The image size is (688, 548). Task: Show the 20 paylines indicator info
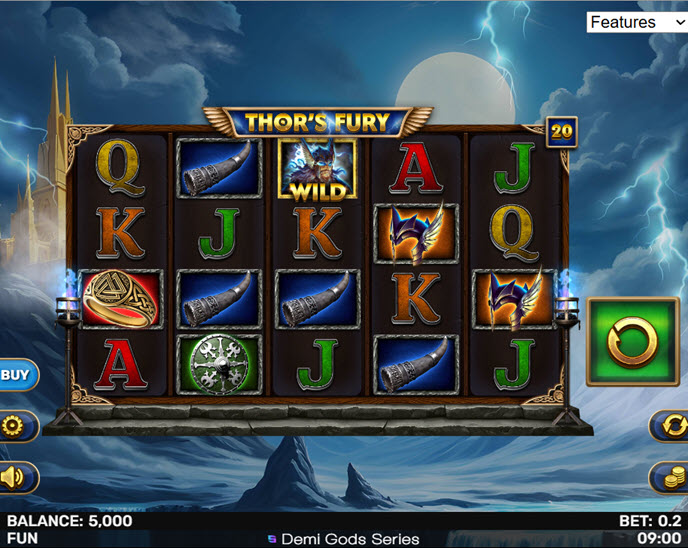(562, 131)
